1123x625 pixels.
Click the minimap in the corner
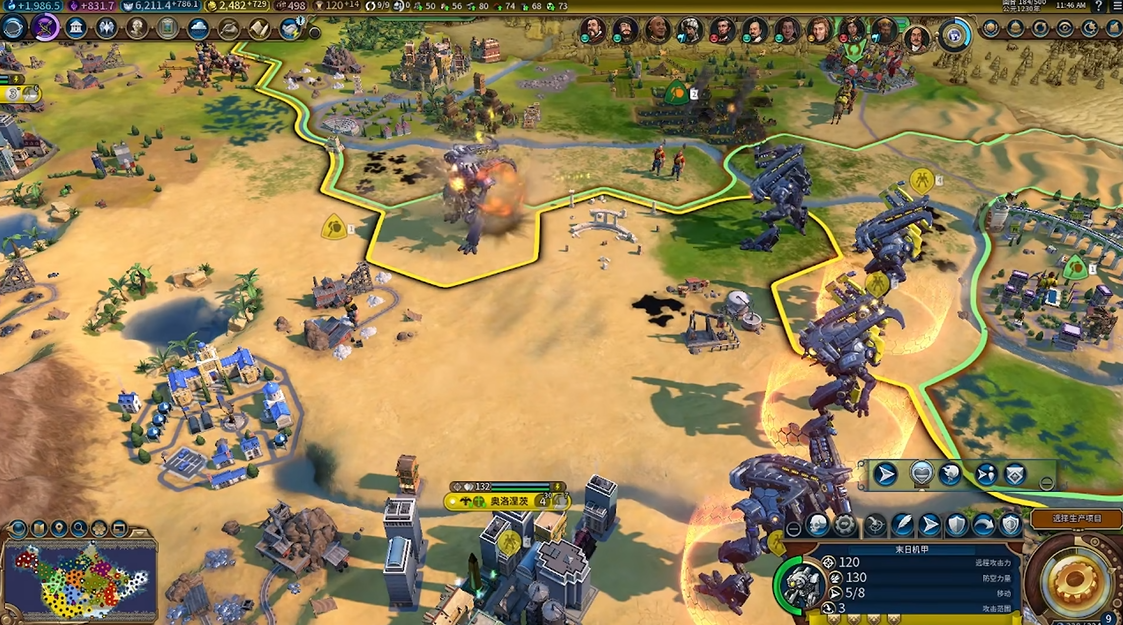pyautogui.click(x=80, y=580)
